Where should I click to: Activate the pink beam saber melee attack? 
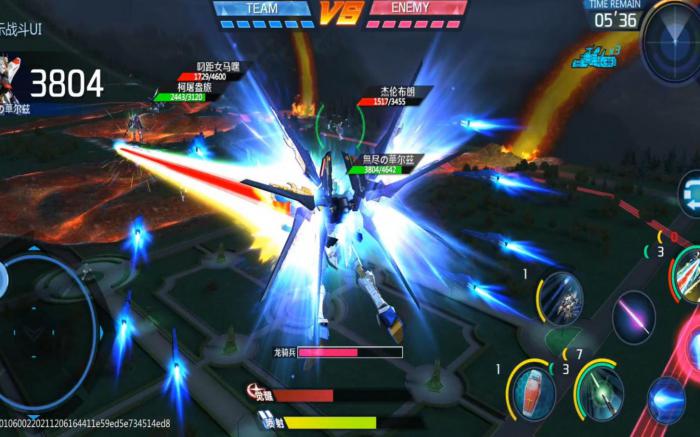pyautogui.click(x=633, y=318)
